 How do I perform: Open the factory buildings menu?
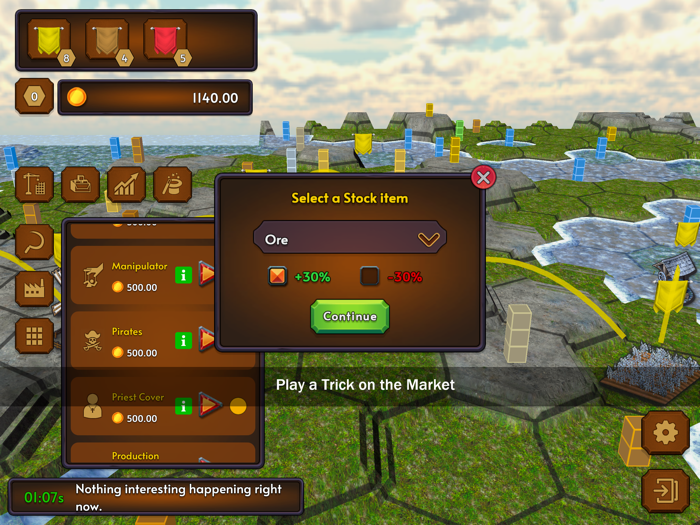tap(35, 289)
